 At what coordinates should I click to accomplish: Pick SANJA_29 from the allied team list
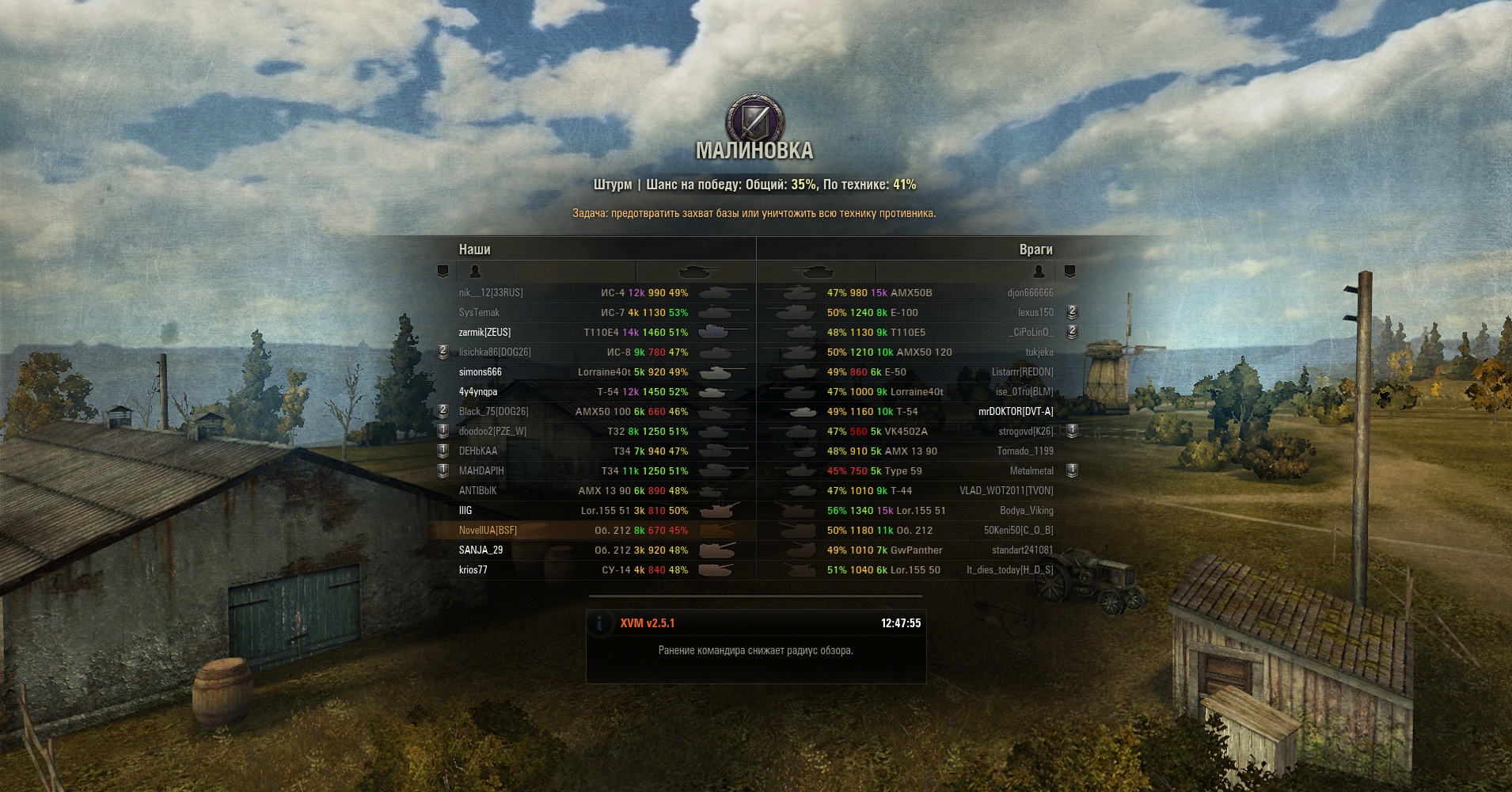pos(481,550)
